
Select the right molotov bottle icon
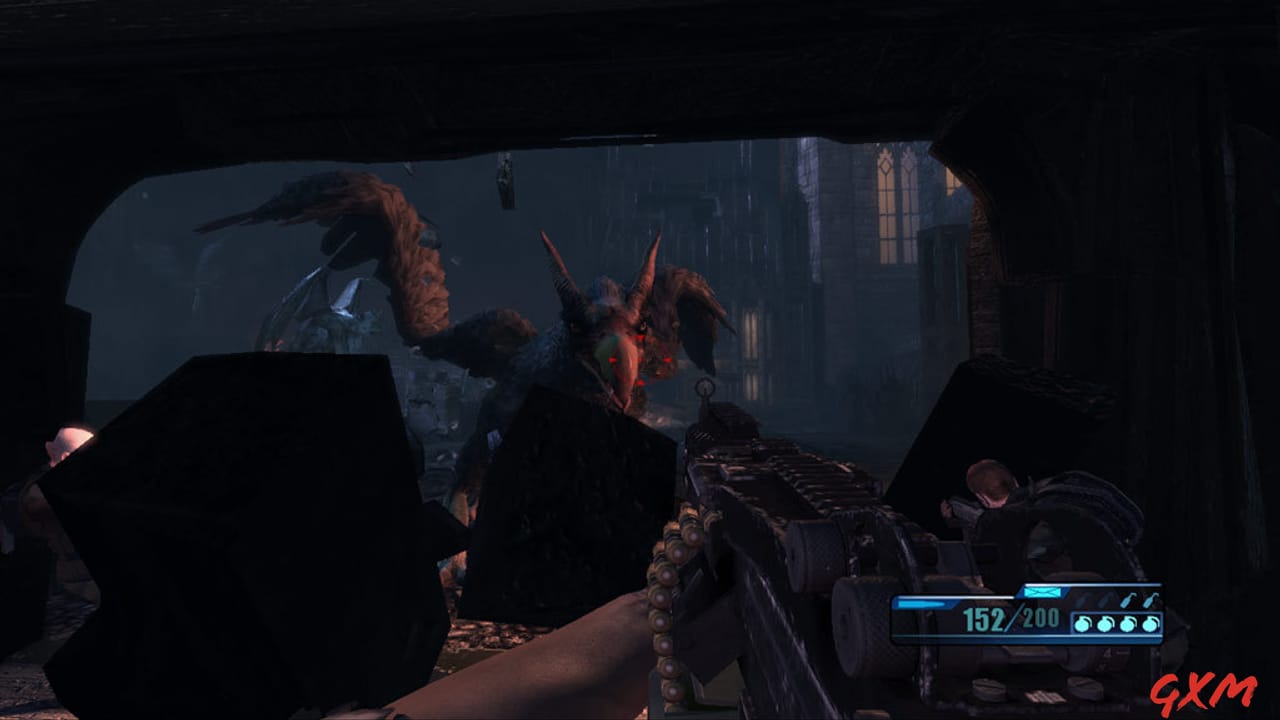coord(1151,600)
